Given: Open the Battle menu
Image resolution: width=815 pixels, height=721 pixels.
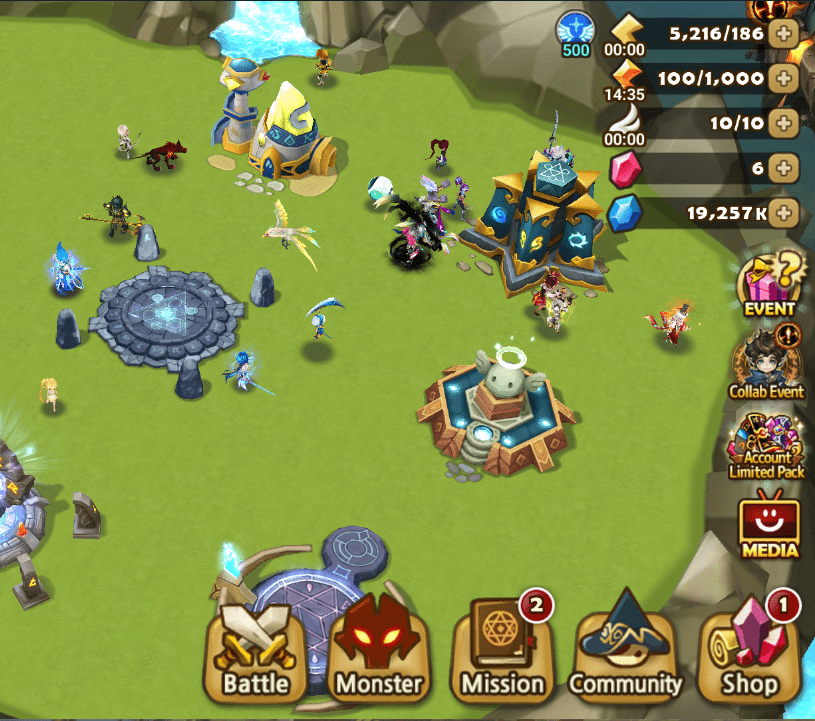Looking at the screenshot, I should pyautogui.click(x=255, y=655).
